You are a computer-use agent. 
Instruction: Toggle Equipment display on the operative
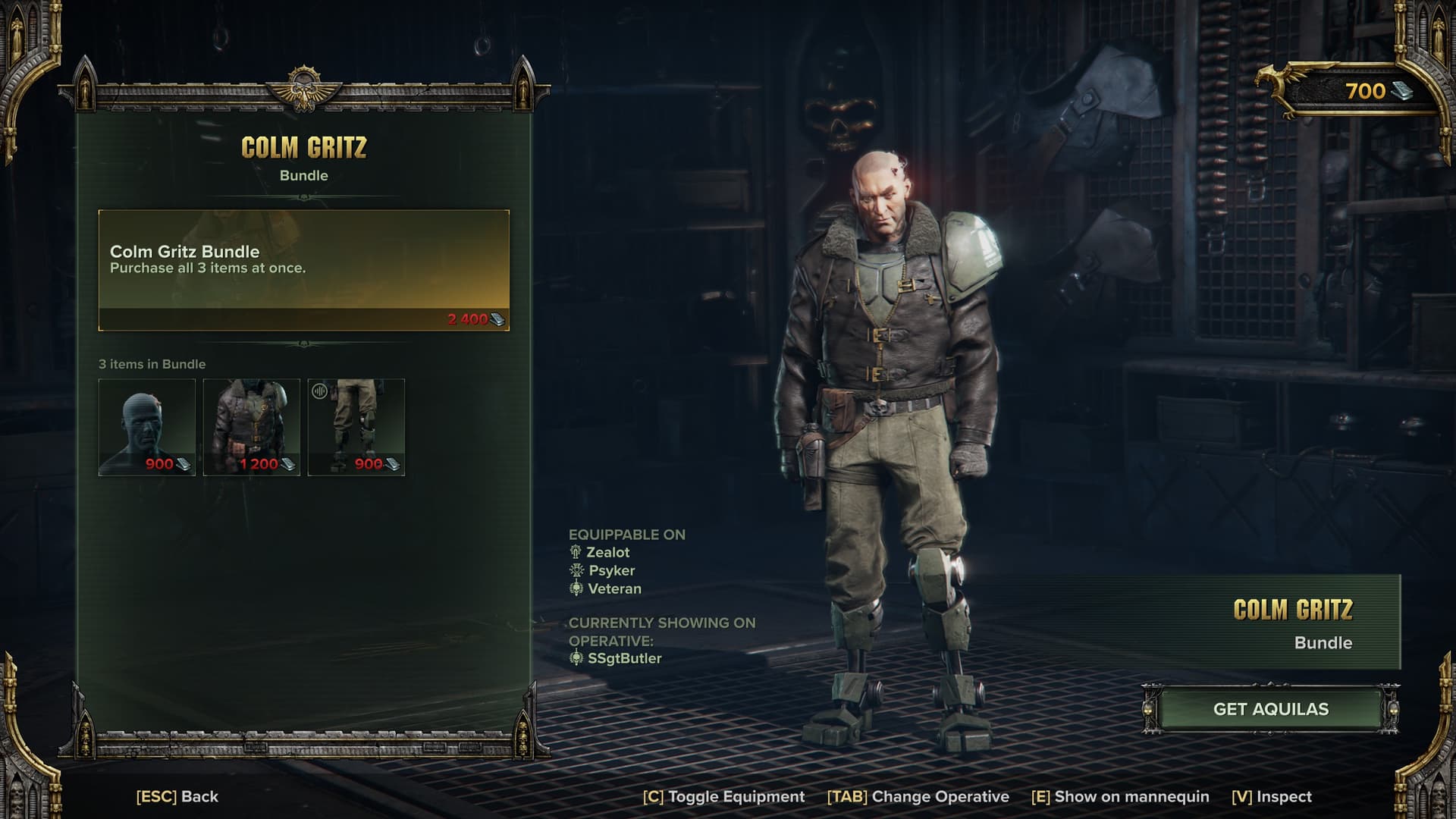click(x=723, y=796)
